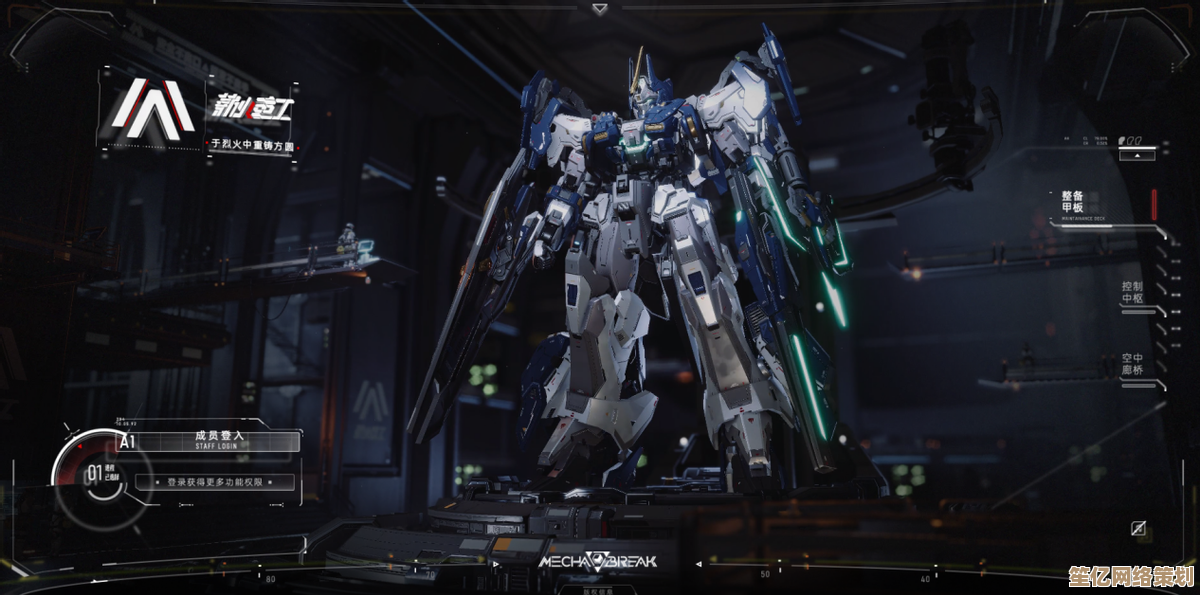Choose the Sky Bridge (空中廊桥) entry
Image resolution: width=1200 pixels, height=595 pixels.
pos(1131,364)
